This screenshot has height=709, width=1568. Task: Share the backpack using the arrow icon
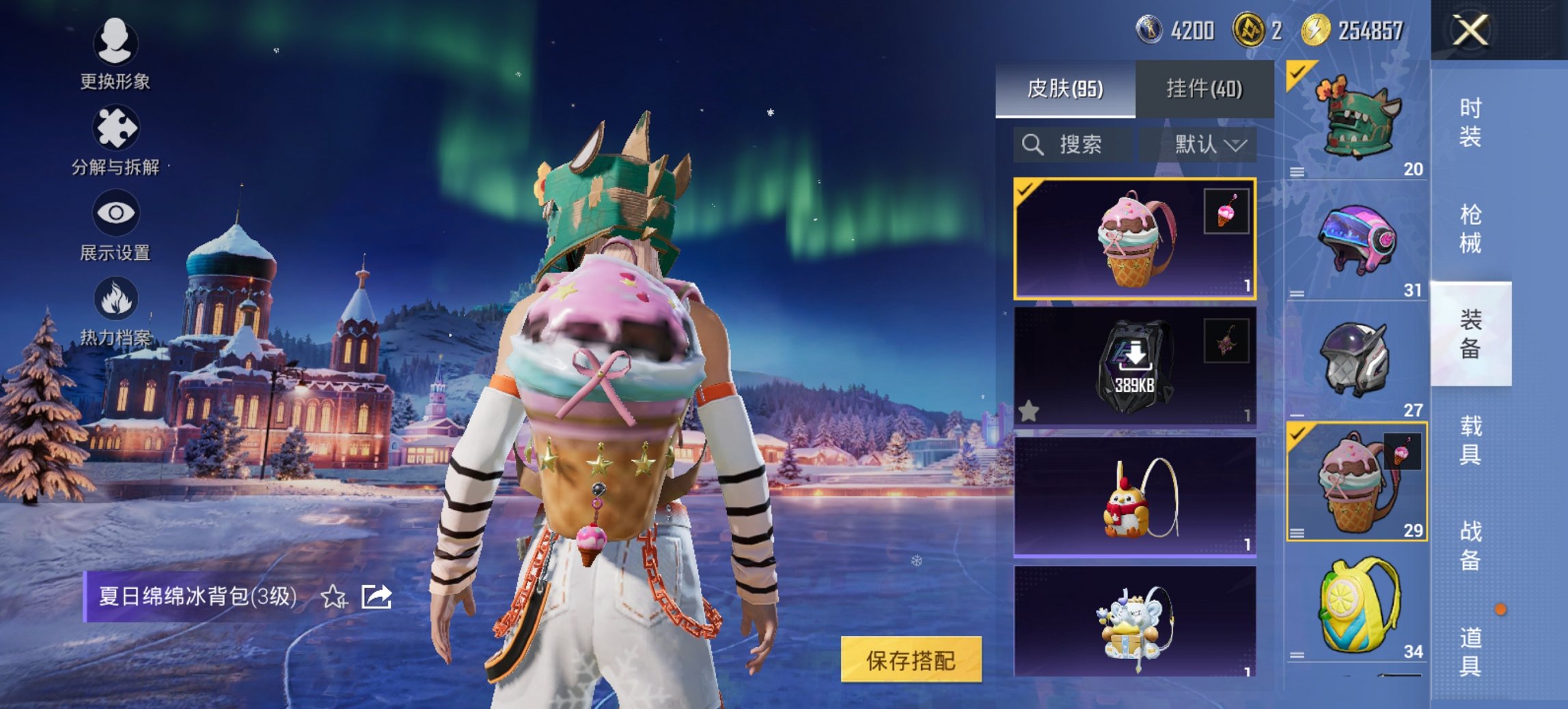click(376, 597)
